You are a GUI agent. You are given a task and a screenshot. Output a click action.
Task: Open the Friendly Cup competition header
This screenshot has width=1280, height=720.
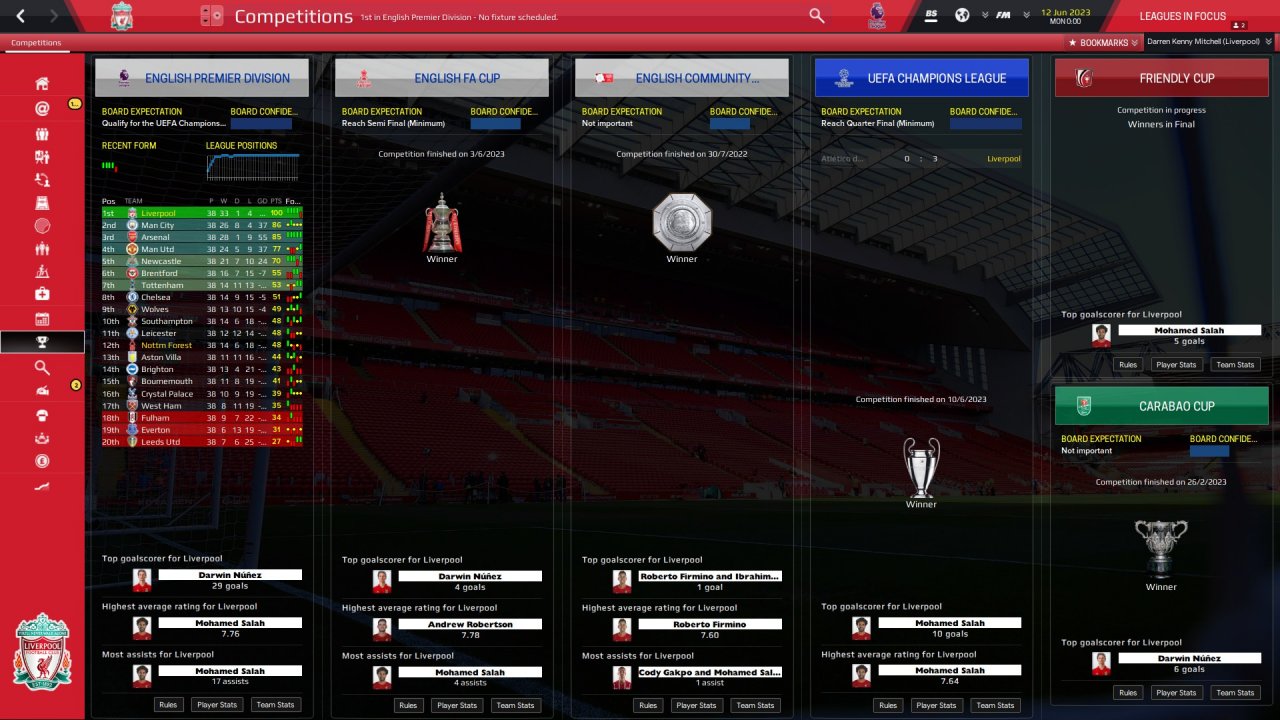(x=1161, y=78)
